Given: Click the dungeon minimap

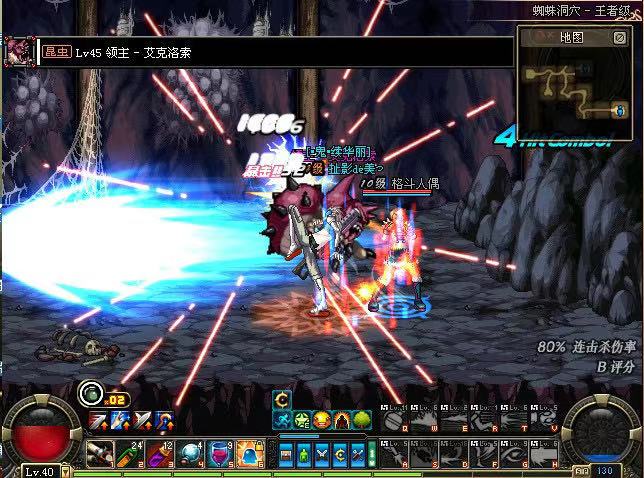Looking at the screenshot, I should pyautogui.click(x=574, y=87).
